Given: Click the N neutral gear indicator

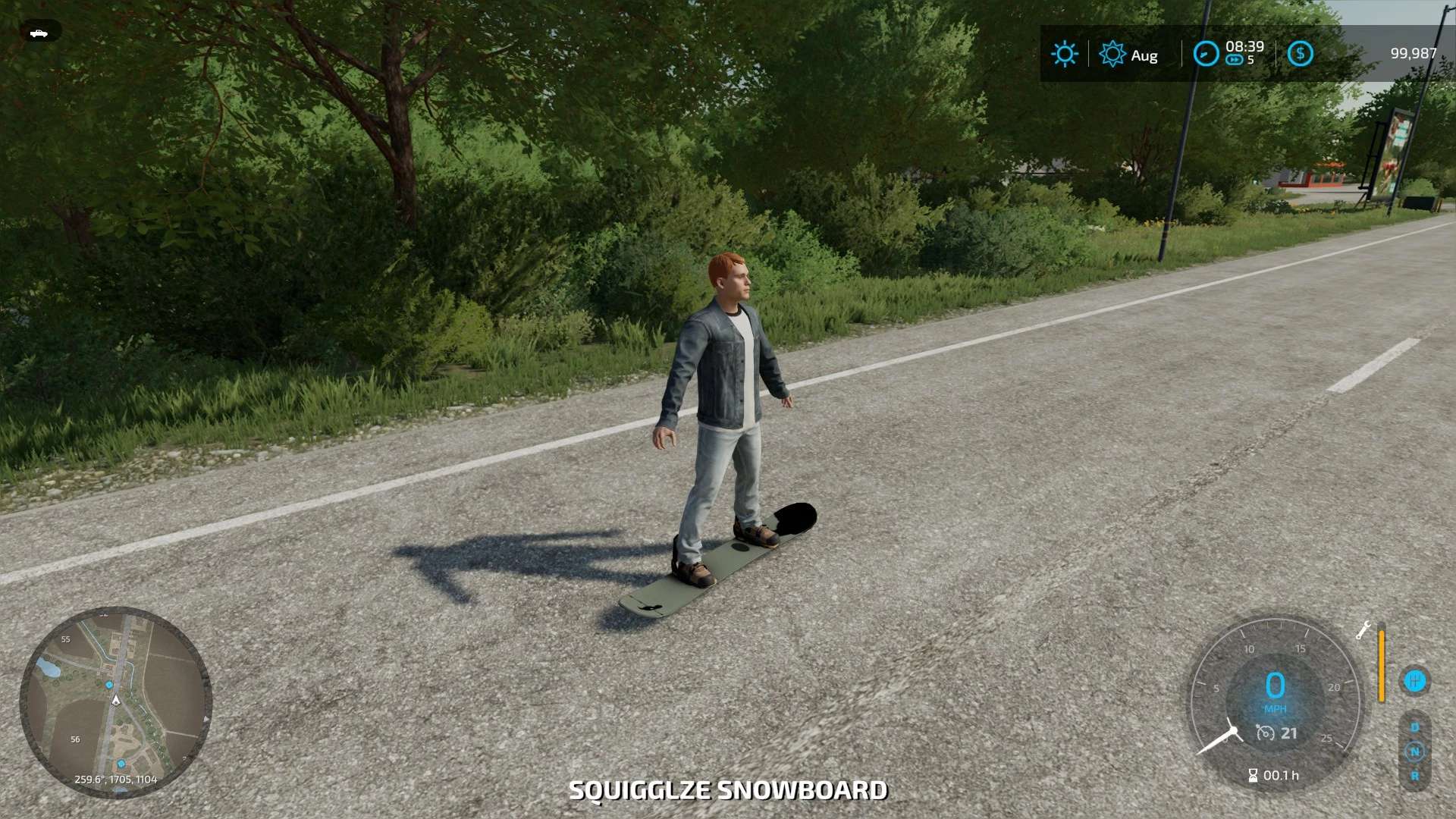Looking at the screenshot, I should [1414, 752].
